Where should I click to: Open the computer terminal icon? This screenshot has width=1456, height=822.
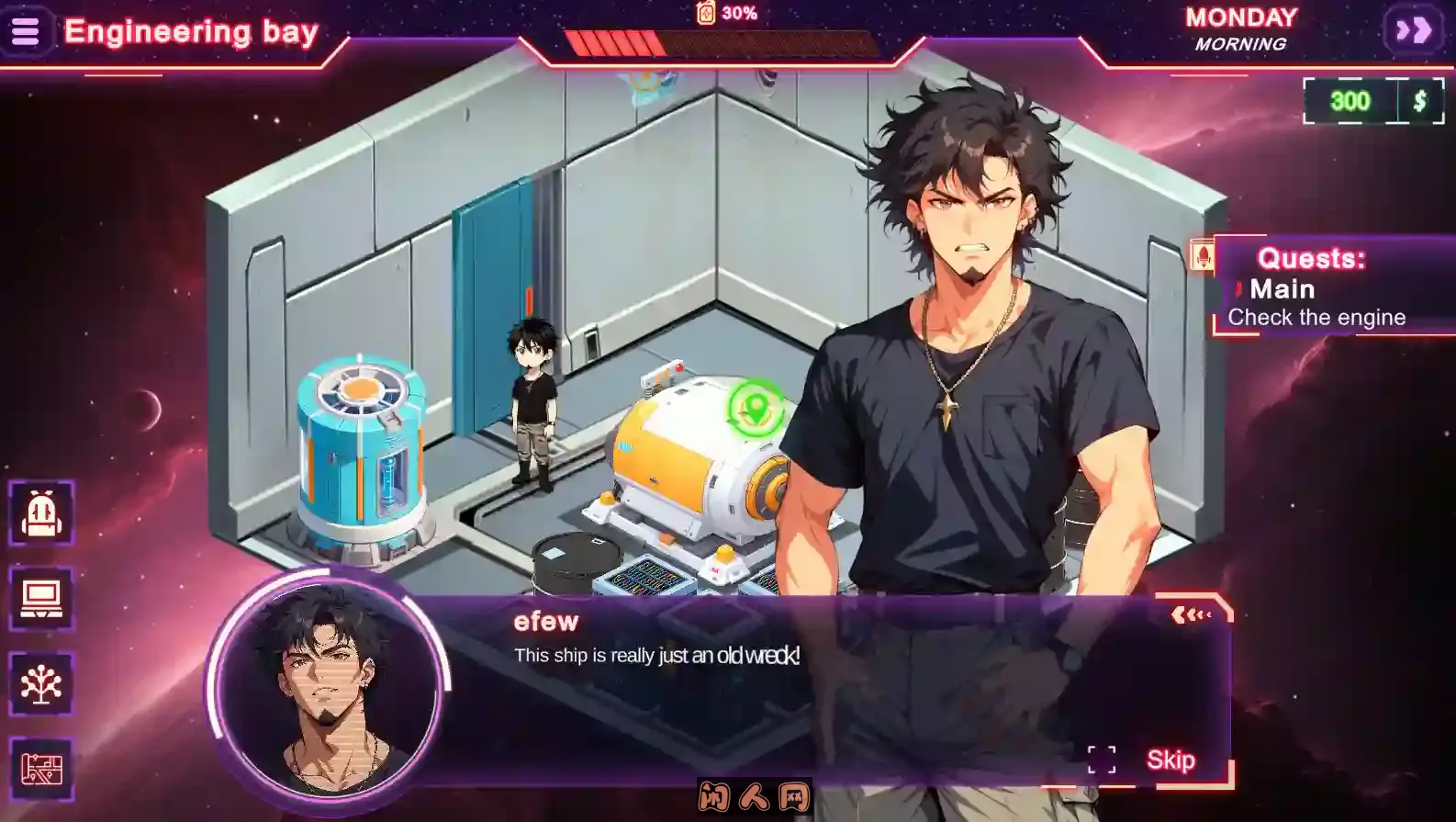click(41, 599)
